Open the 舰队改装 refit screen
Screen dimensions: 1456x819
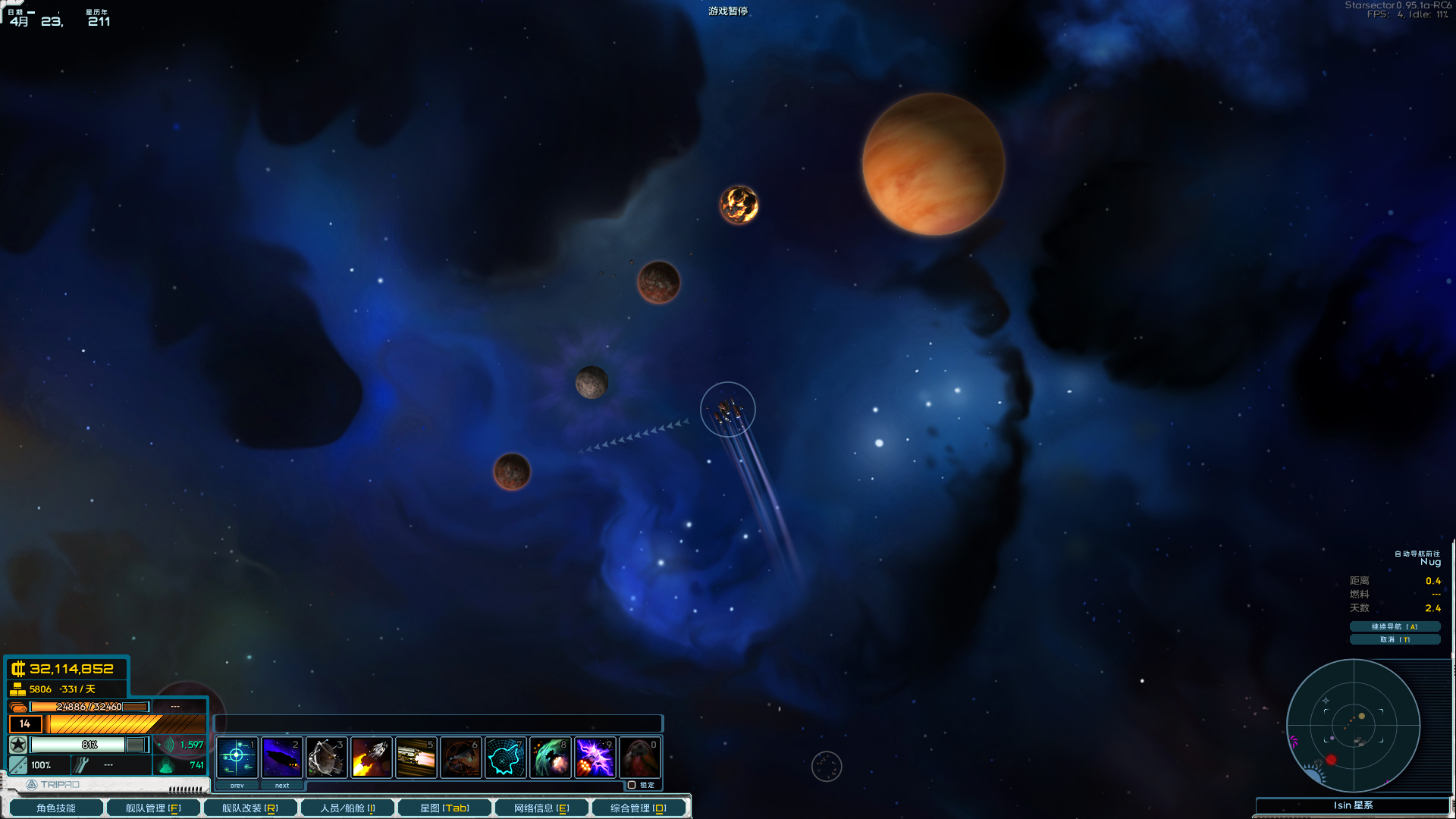pyautogui.click(x=249, y=808)
